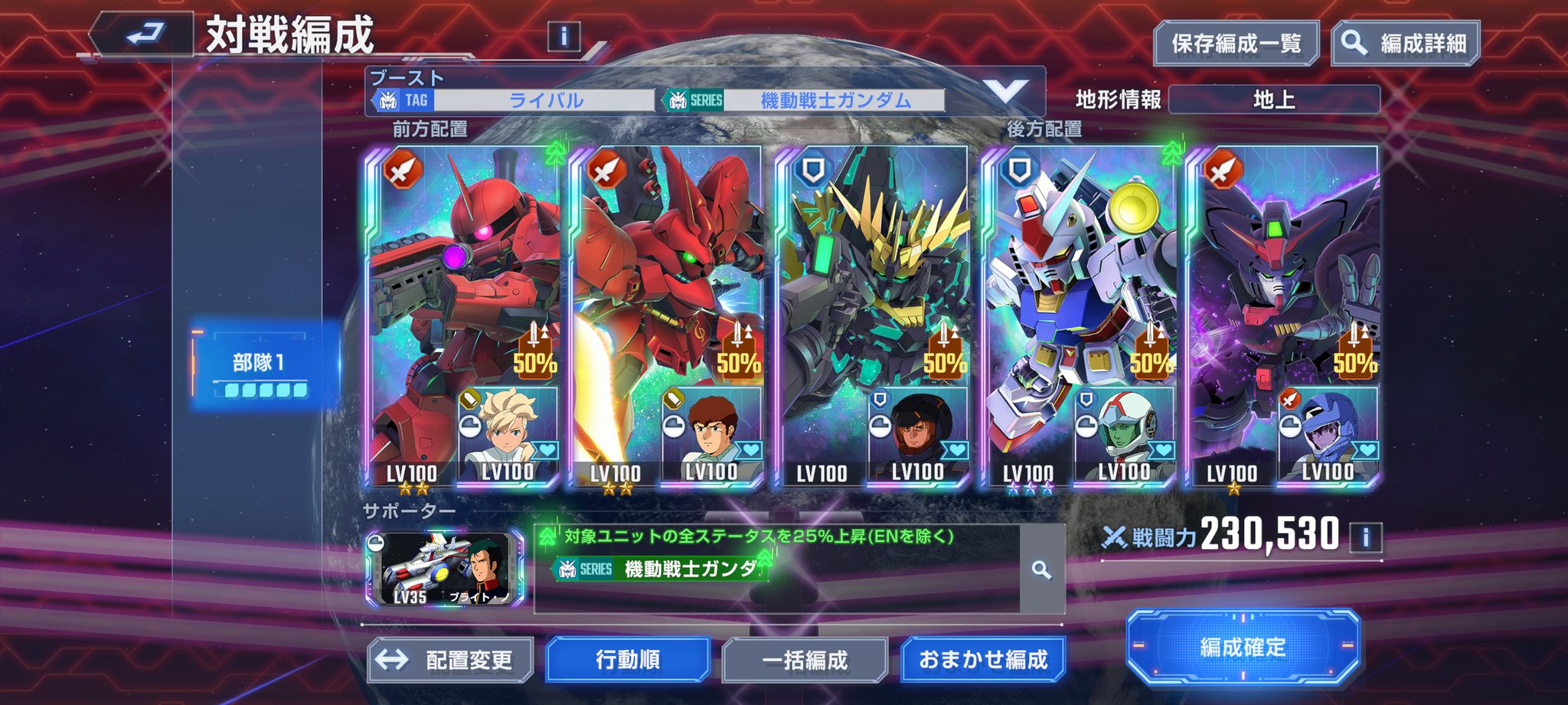Image resolution: width=1568 pixels, height=705 pixels.
Task: Open 保存編成一覧 saved formations list
Action: [1236, 44]
